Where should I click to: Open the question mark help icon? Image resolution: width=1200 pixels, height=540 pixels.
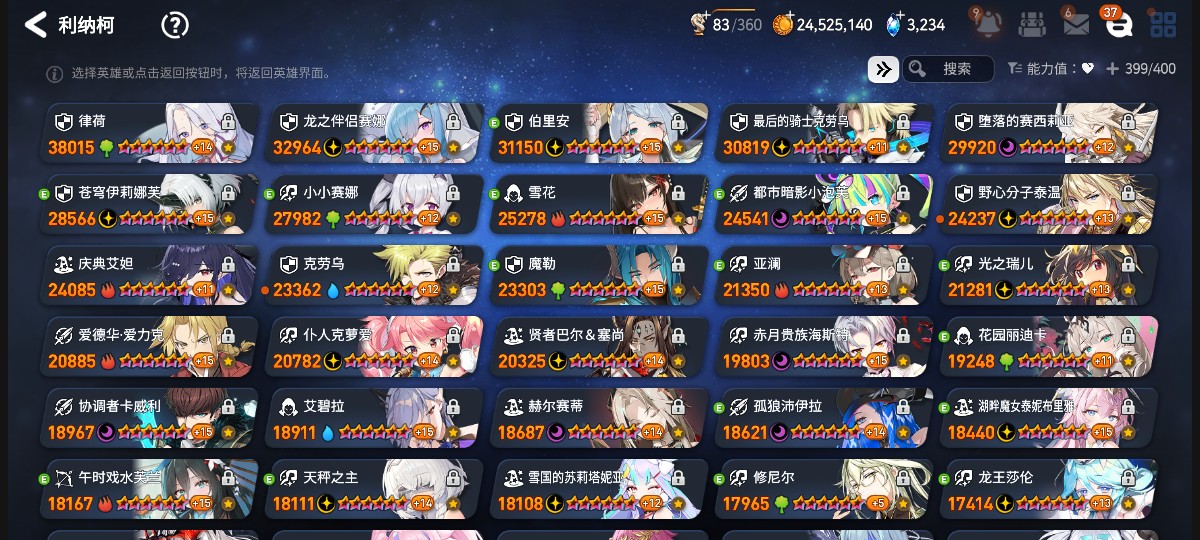175,25
